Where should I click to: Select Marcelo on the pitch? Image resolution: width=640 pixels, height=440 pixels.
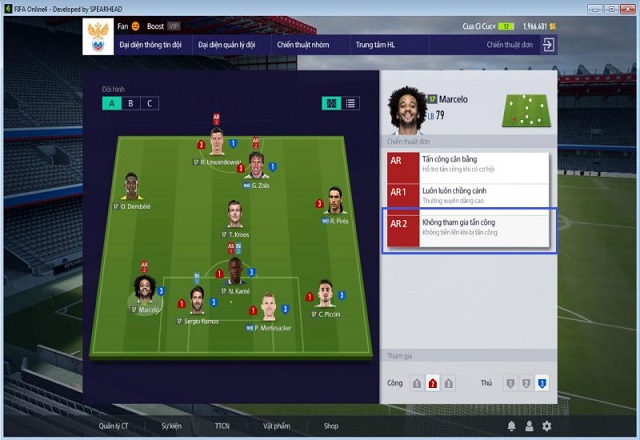click(146, 290)
